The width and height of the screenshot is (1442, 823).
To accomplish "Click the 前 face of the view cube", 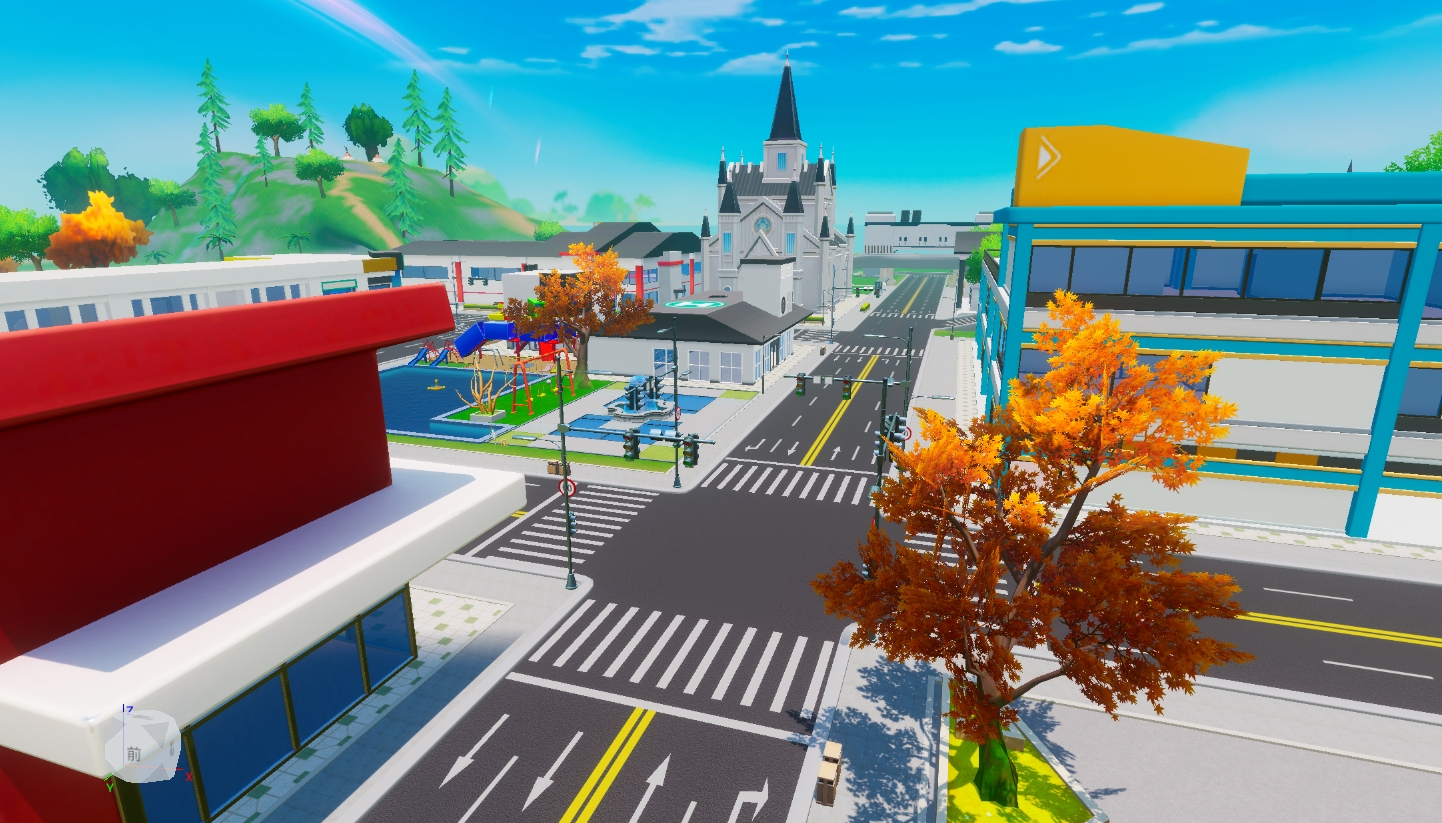I will point(135,753).
